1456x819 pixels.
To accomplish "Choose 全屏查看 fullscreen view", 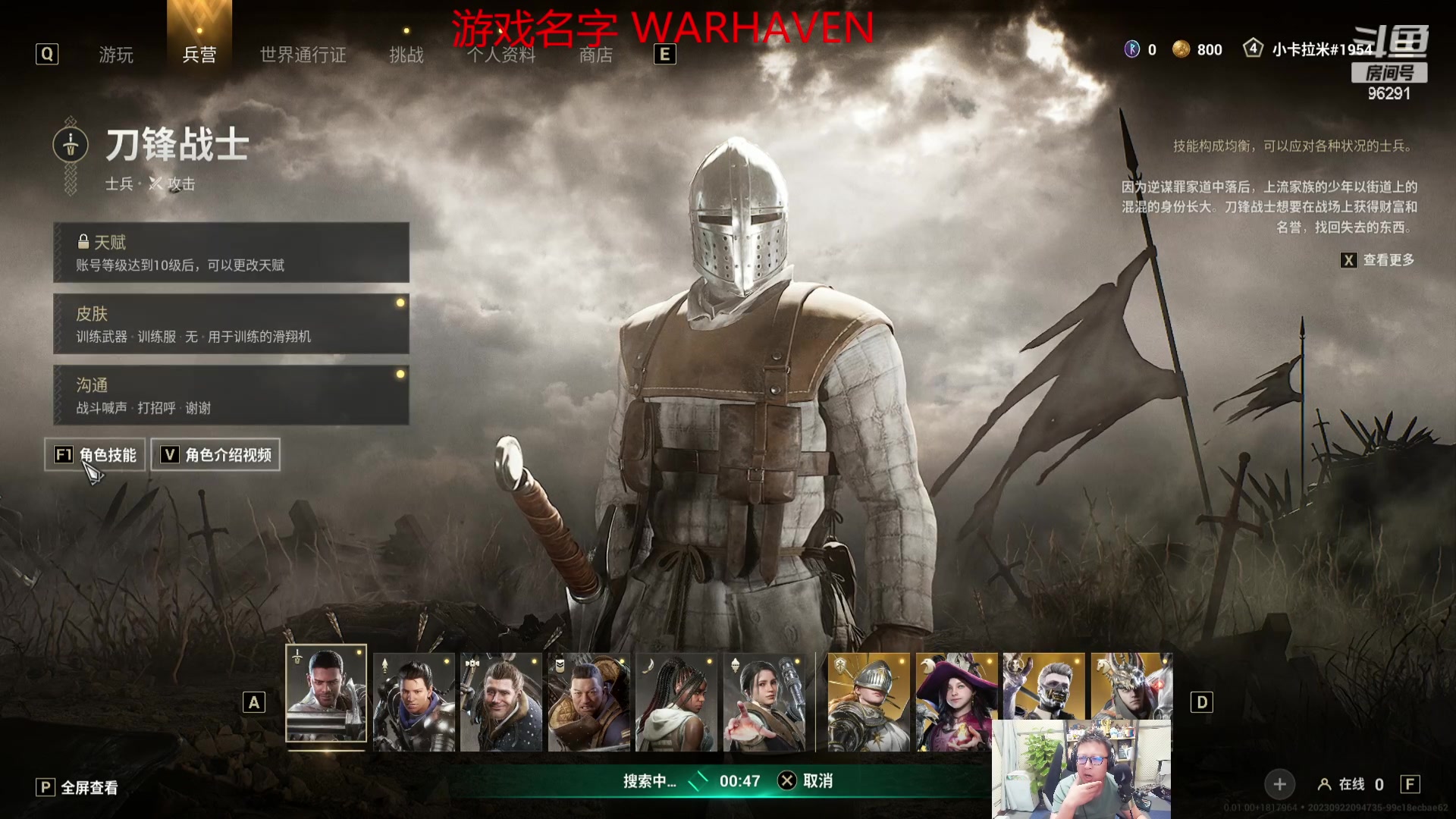I will tap(77, 788).
